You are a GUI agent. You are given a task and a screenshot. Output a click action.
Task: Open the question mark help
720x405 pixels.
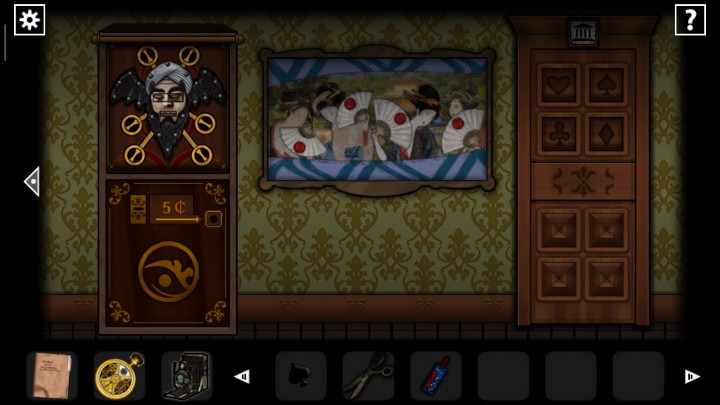pyautogui.click(x=690, y=20)
